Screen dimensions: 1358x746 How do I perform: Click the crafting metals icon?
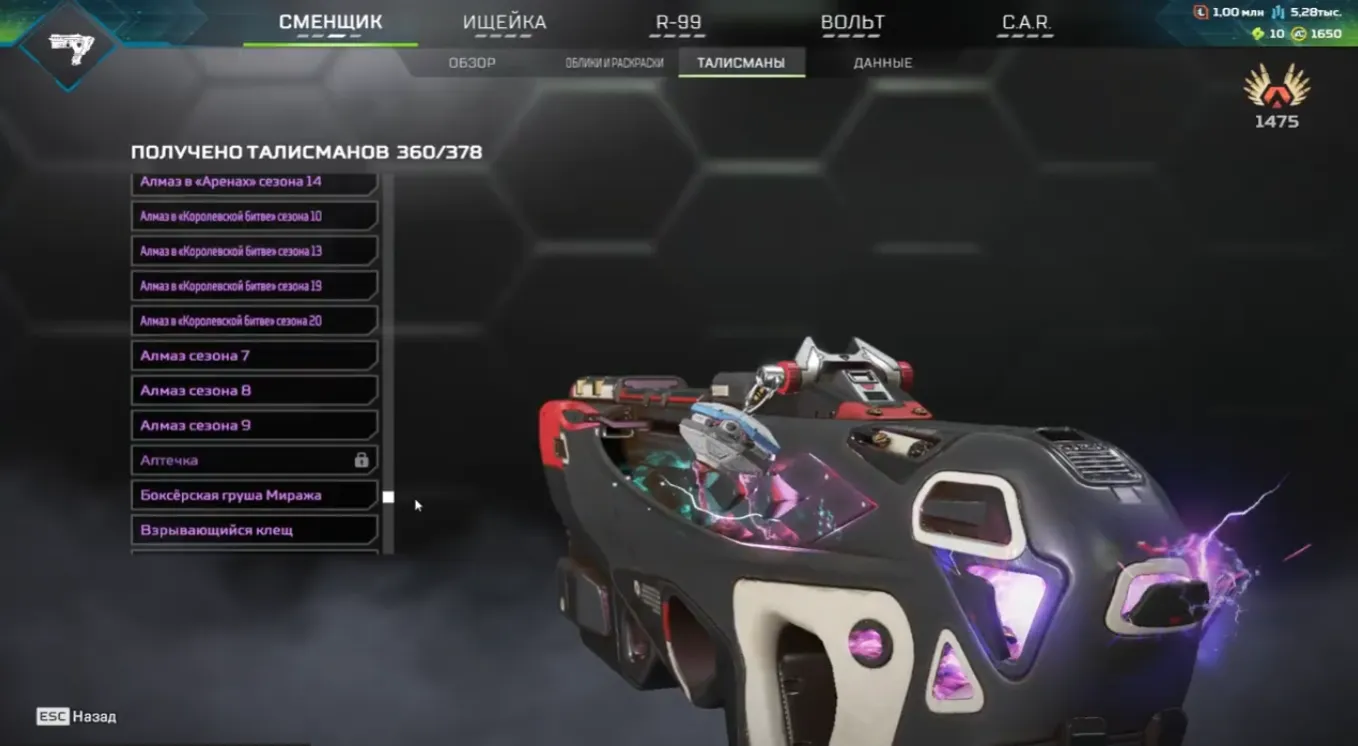coord(1277,14)
